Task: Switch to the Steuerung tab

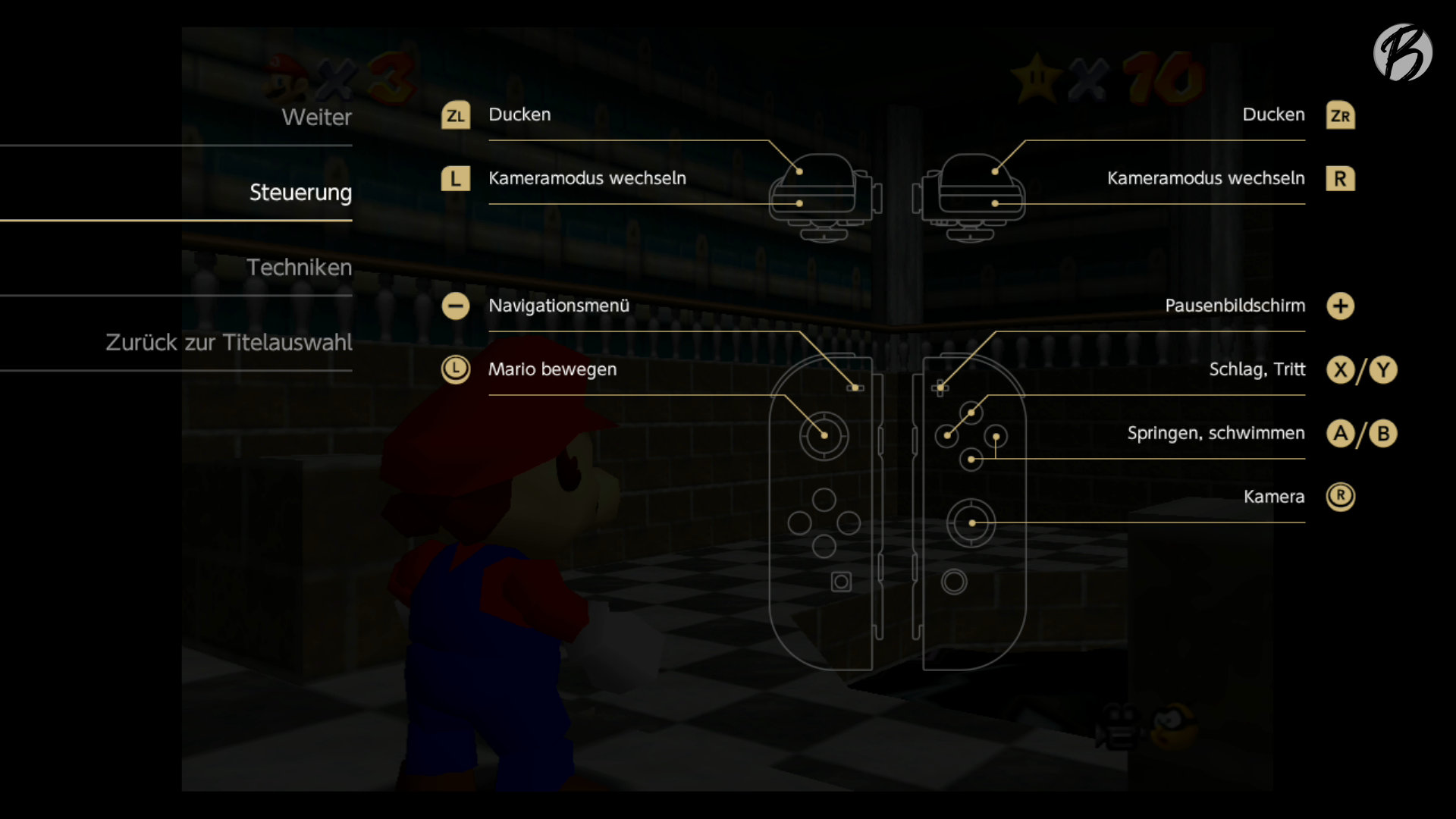Action: (300, 193)
